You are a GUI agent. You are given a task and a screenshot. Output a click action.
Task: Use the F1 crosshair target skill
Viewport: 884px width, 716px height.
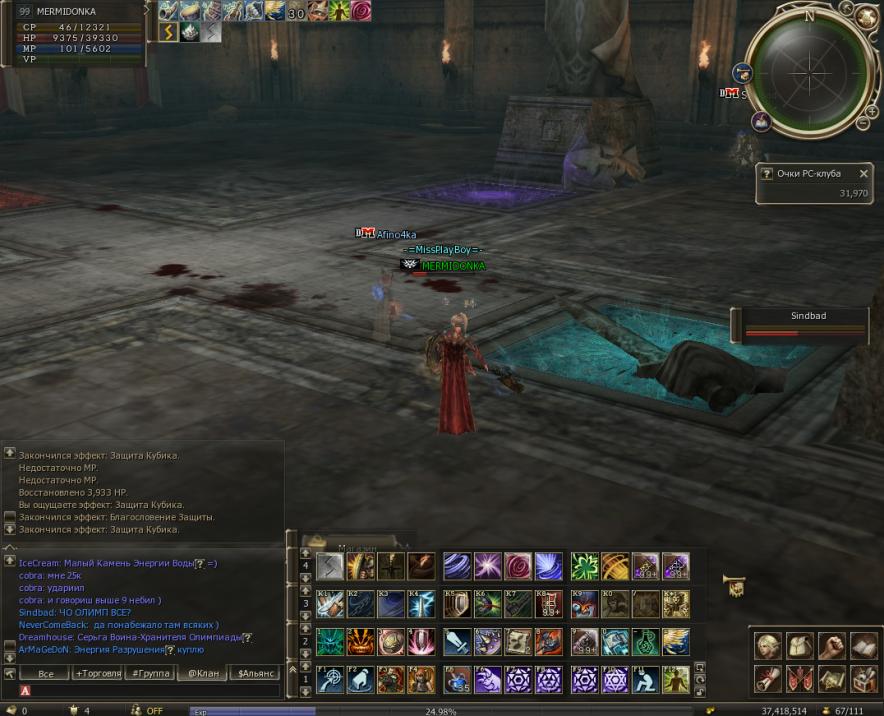coord(330,679)
